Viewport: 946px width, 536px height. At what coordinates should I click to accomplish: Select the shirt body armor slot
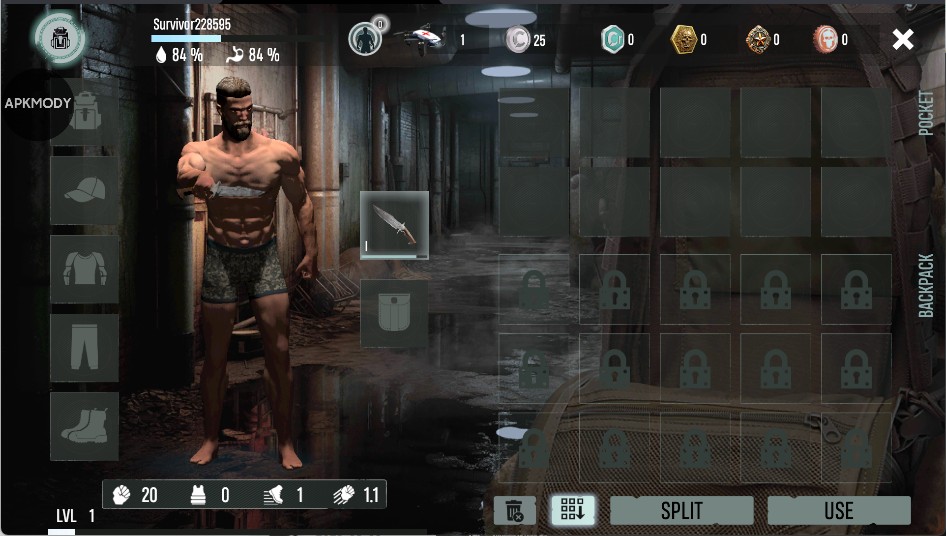click(x=85, y=268)
